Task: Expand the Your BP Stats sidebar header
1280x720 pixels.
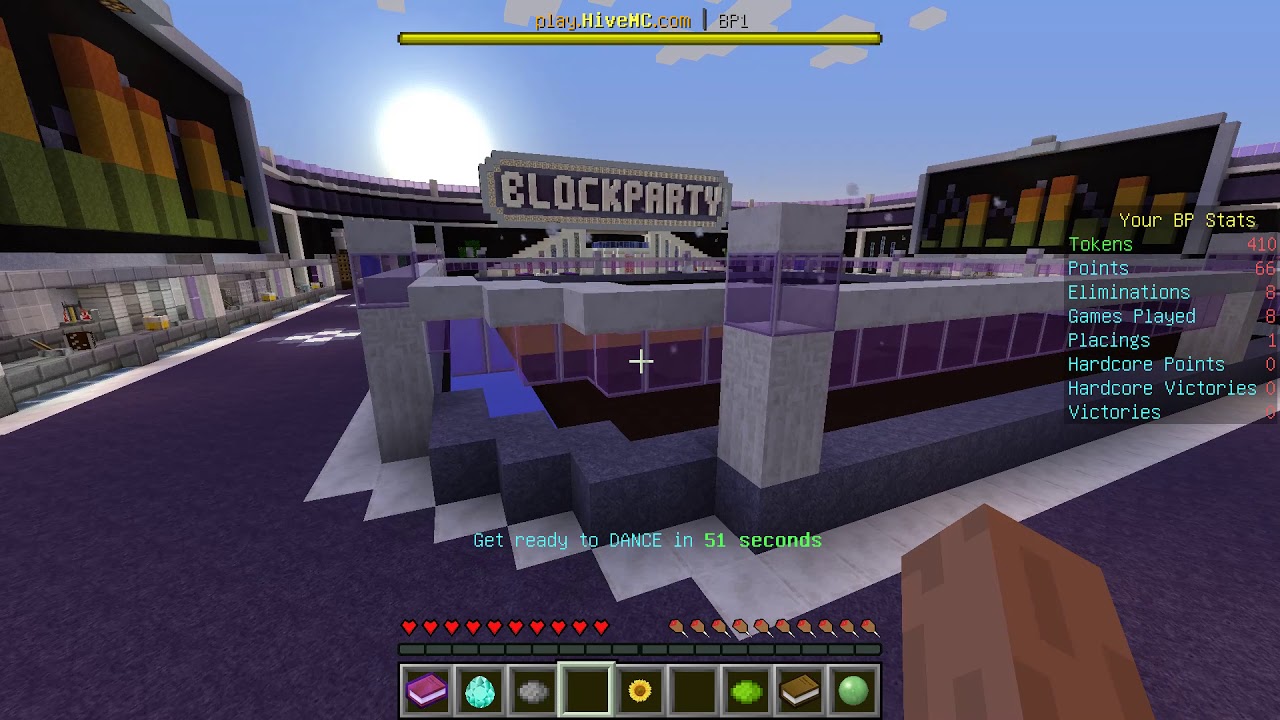Action: tap(1188, 220)
